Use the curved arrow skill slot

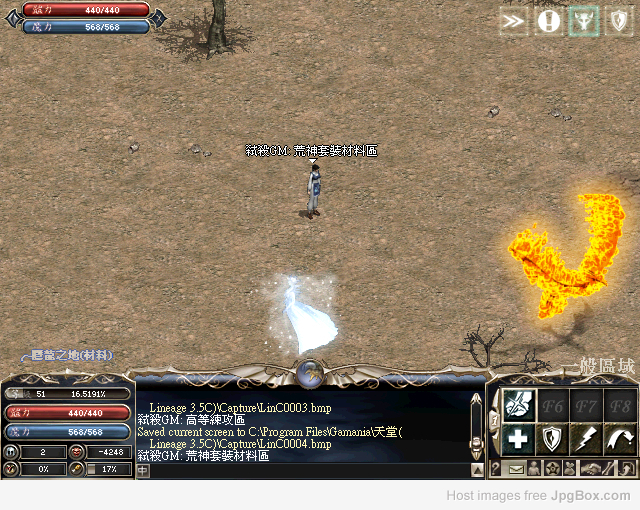pos(620,438)
